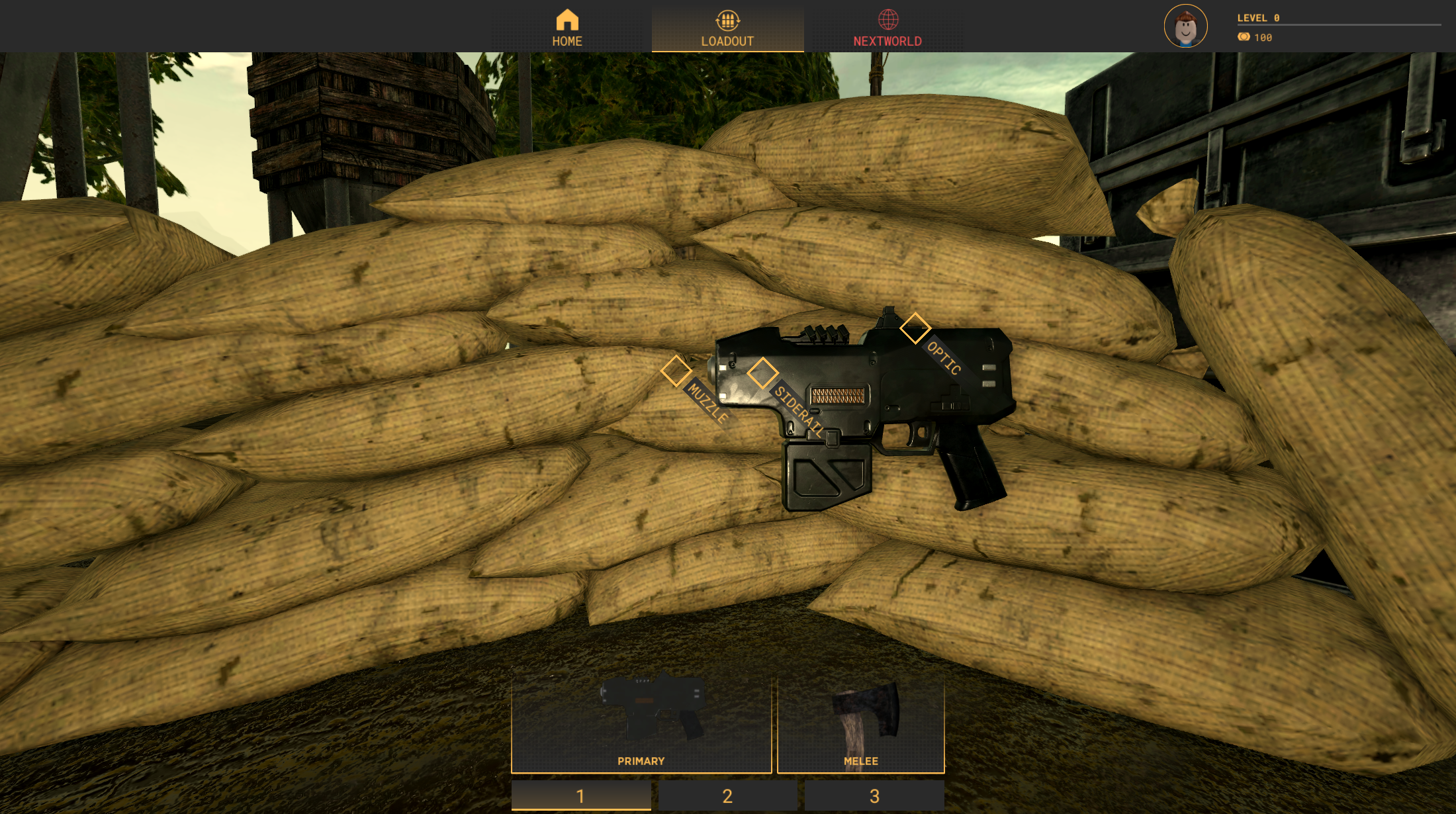Click the player avatar portrait
Screen dimensions: 1456x814
pos(1185,26)
